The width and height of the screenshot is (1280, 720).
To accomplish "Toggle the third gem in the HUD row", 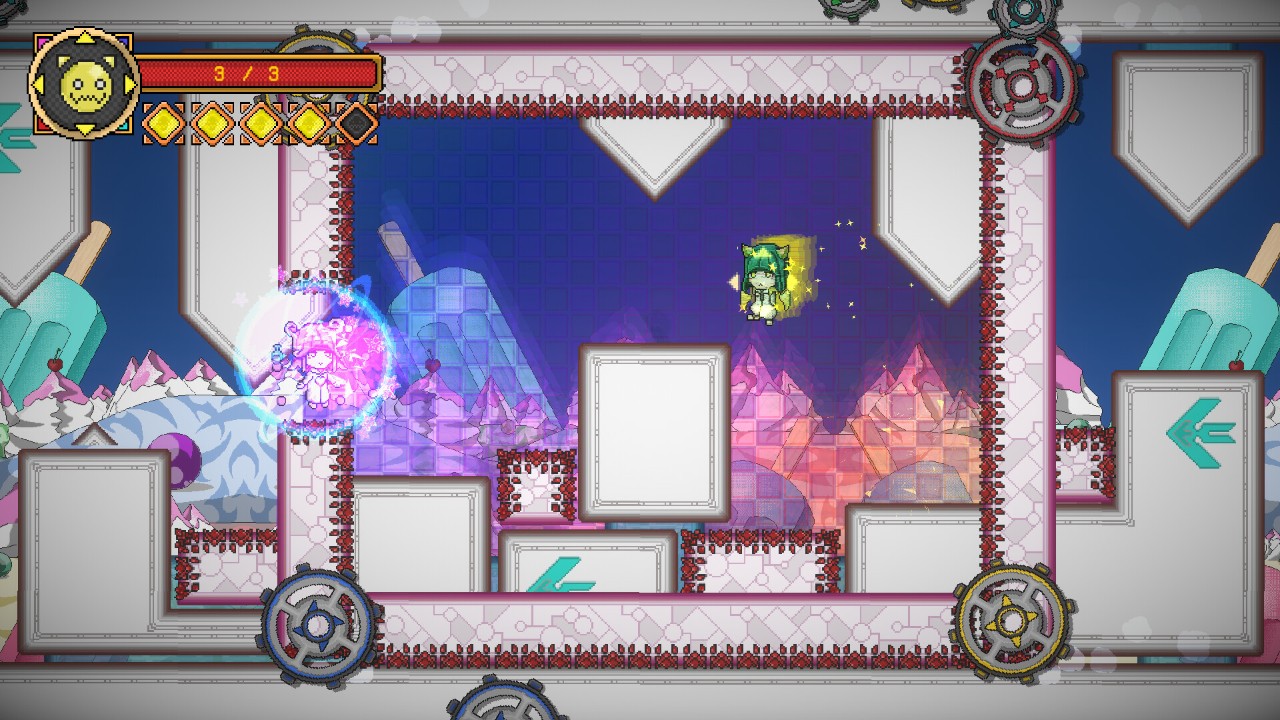I will point(260,123).
